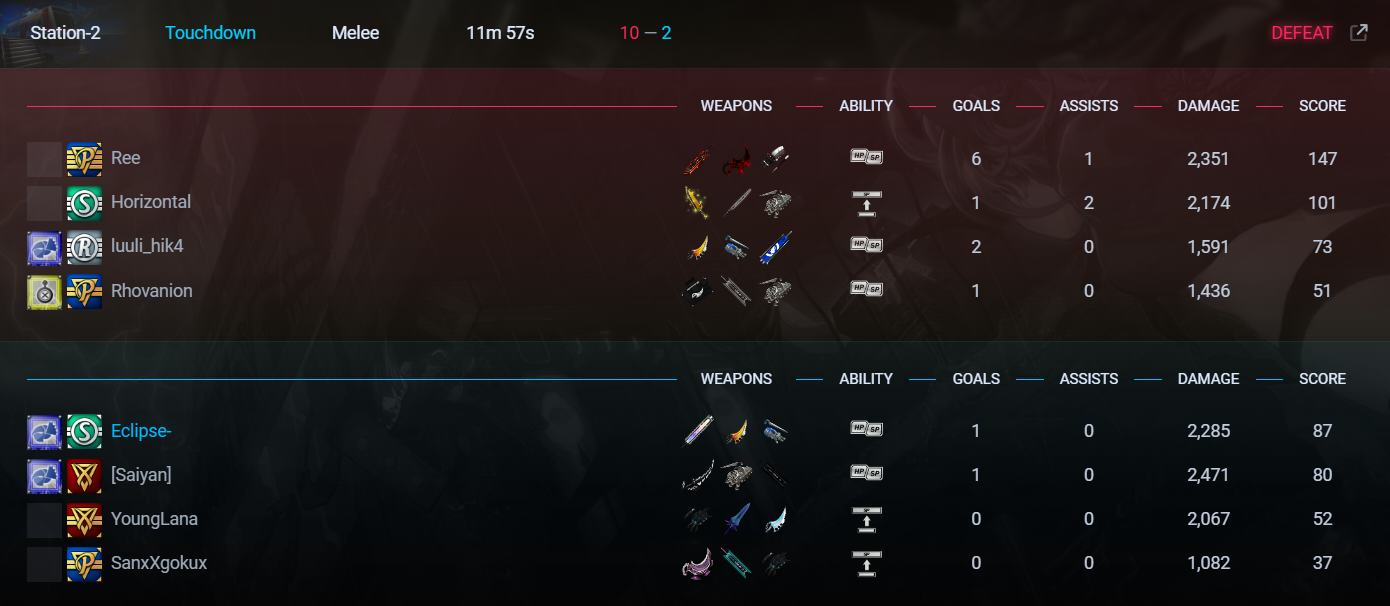Click Ree's HP/SP ability icon
The height and width of the screenshot is (606, 1390).
tap(866, 158)
